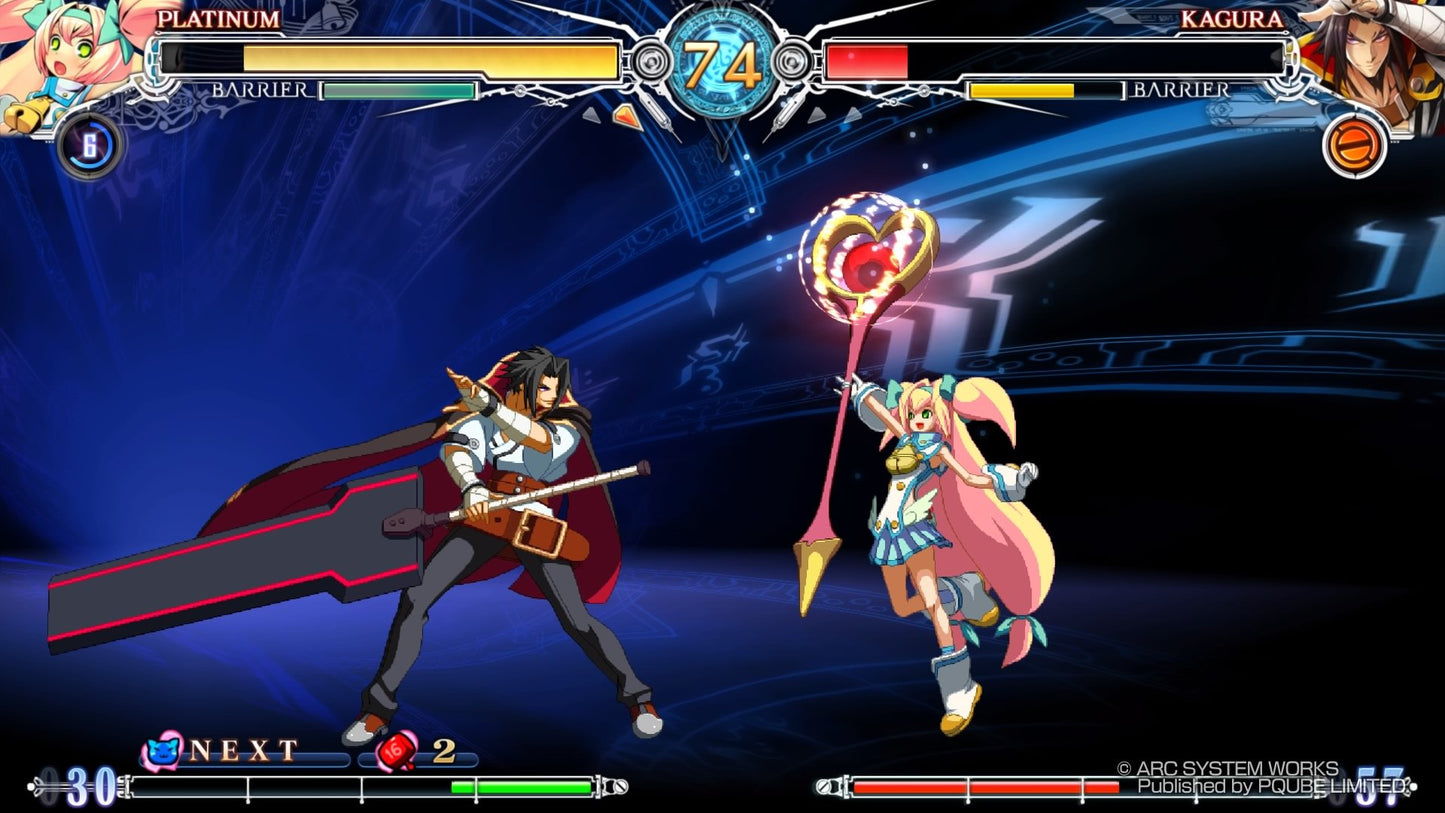Toggle Platinum's green BARRIER gauge
This screenshot has height=813, width=1445.
click(x=395, y=90)
